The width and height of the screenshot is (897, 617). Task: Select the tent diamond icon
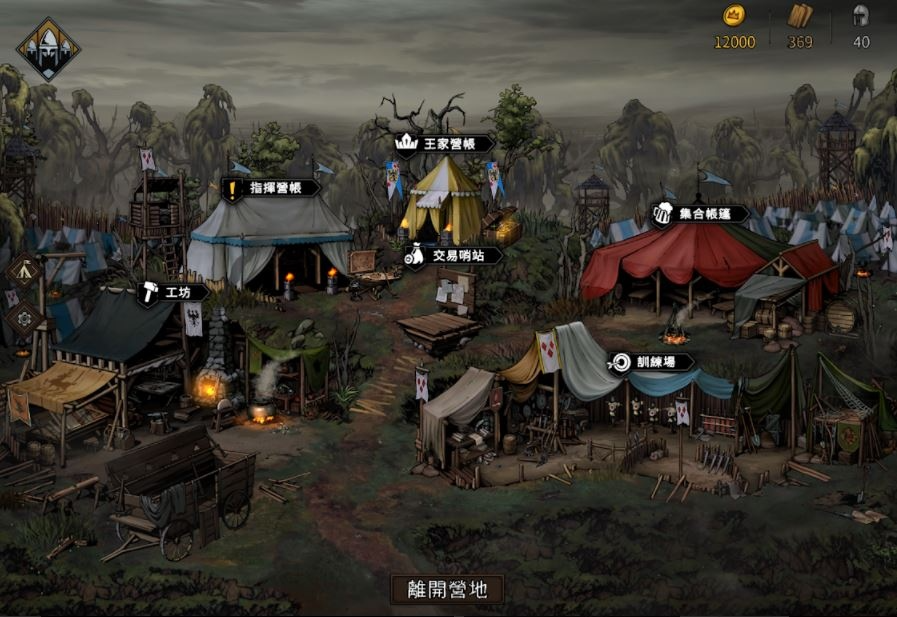click(22, 270)
